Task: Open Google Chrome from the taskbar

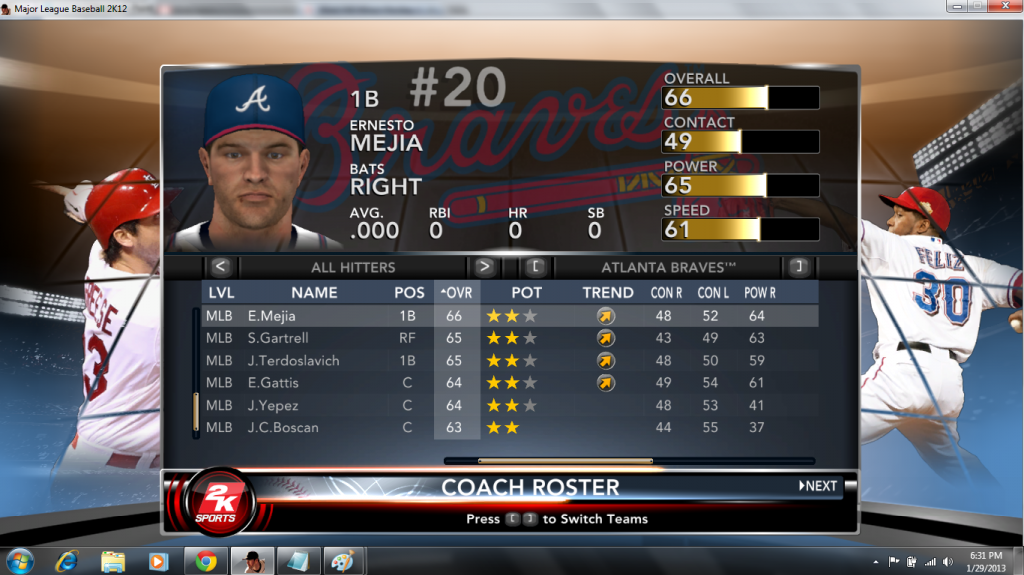Action: (206, 560)
